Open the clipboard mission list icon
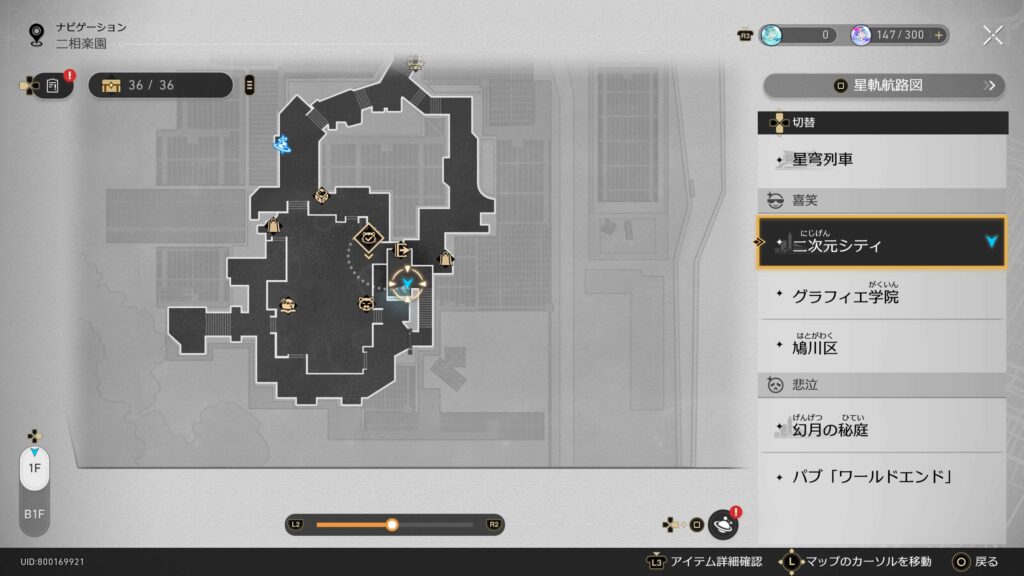The width and height of the screenshot is (1024, 576). tap(52, 86)
